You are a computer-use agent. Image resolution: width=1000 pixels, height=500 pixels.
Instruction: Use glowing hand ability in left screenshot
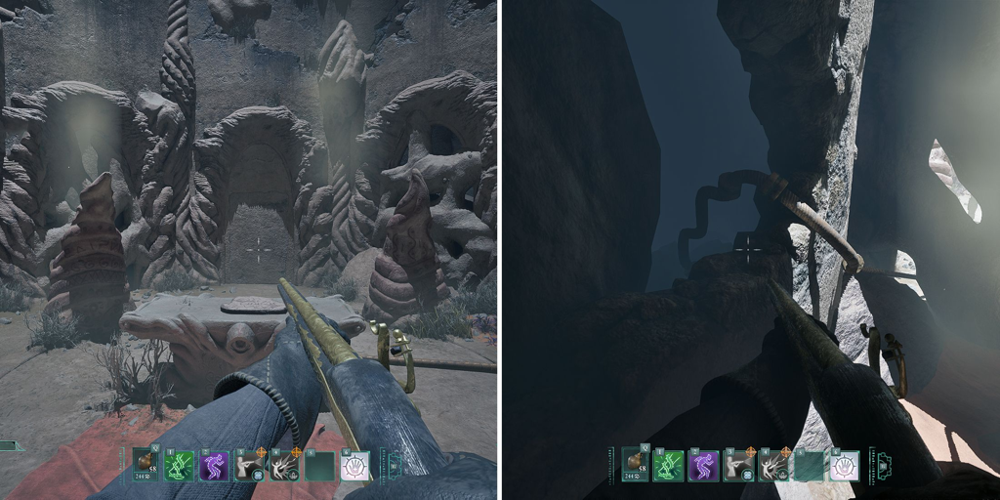[354, 464]
